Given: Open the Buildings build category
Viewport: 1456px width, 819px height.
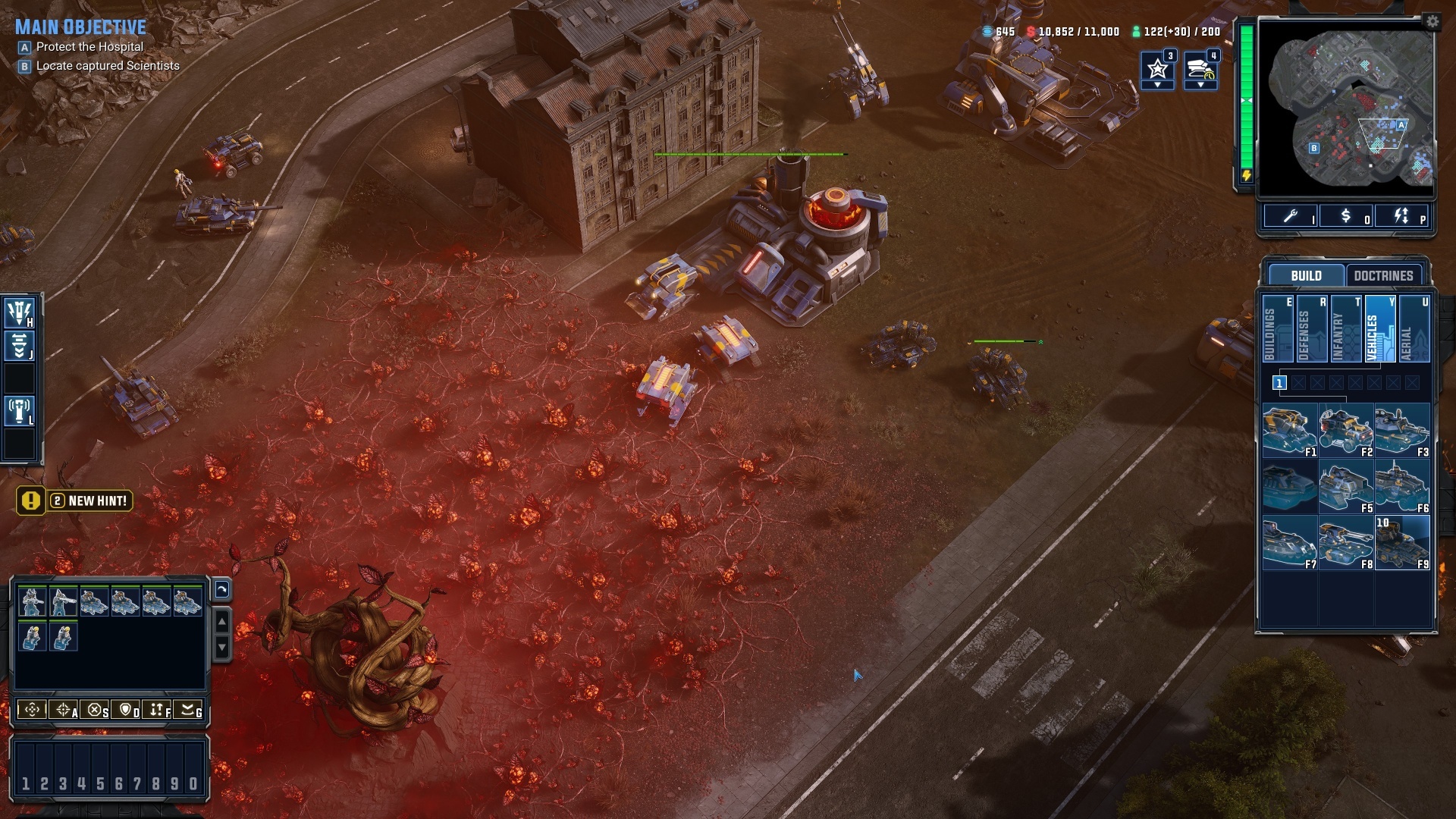Looking at the screenshot, I should (1277, 329).
